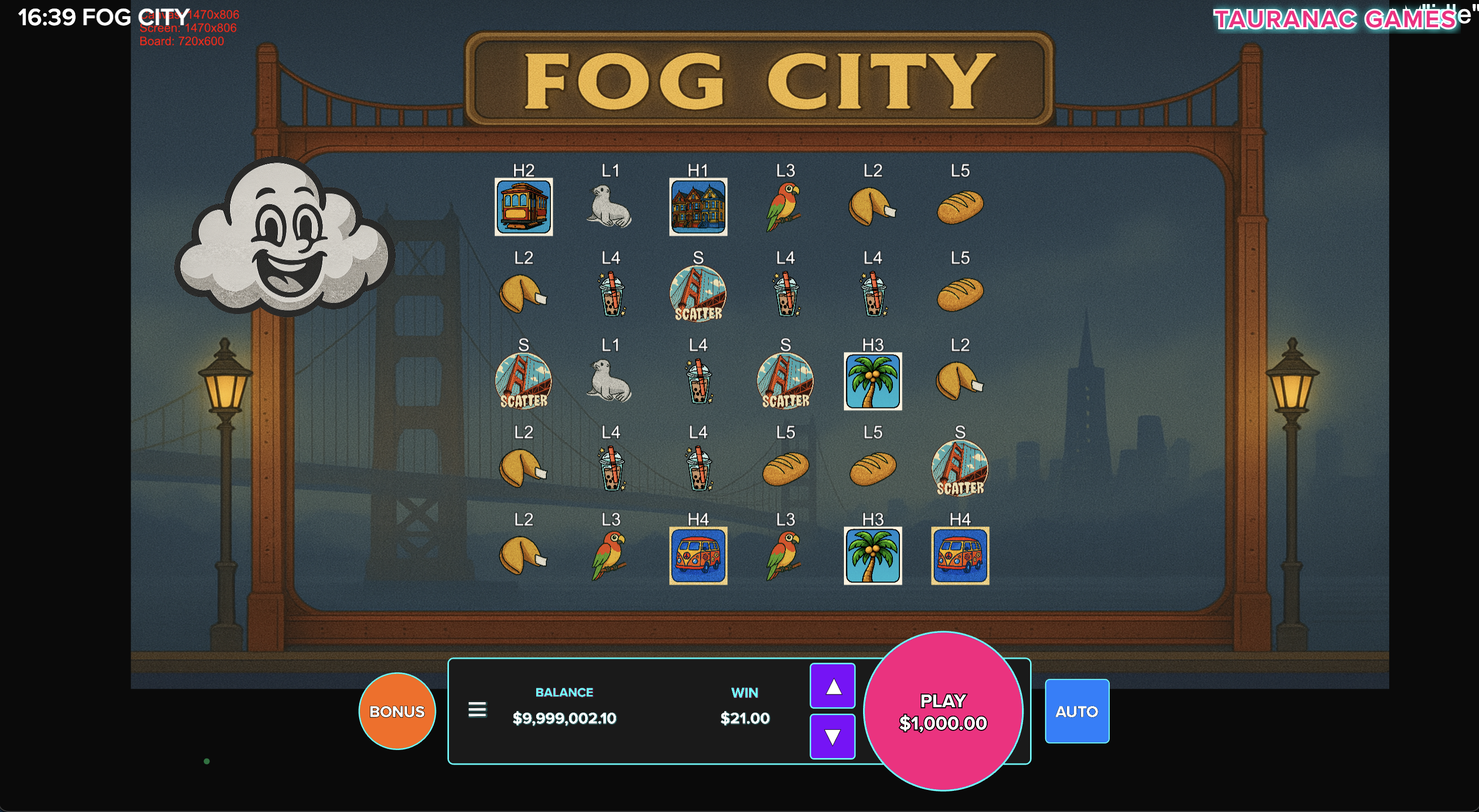Select the hippie van H4 symbol on bottom row
Screen dimensions: 1479x812
698,555
